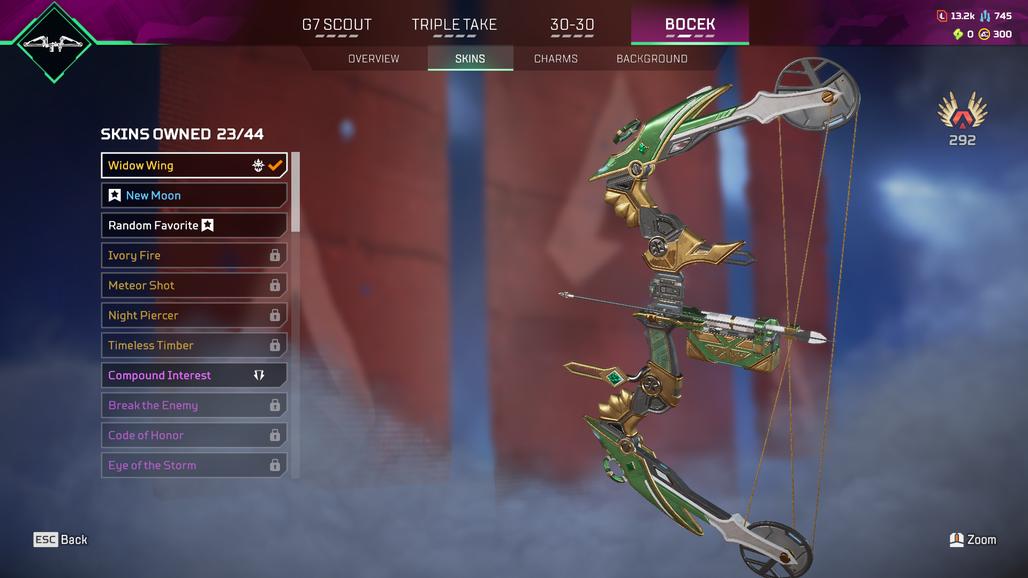This screenshot has height=578, width=1028.
Task: Preview the Meteor Shot skin
Action: pyautogui.click(x=194, y=285)
